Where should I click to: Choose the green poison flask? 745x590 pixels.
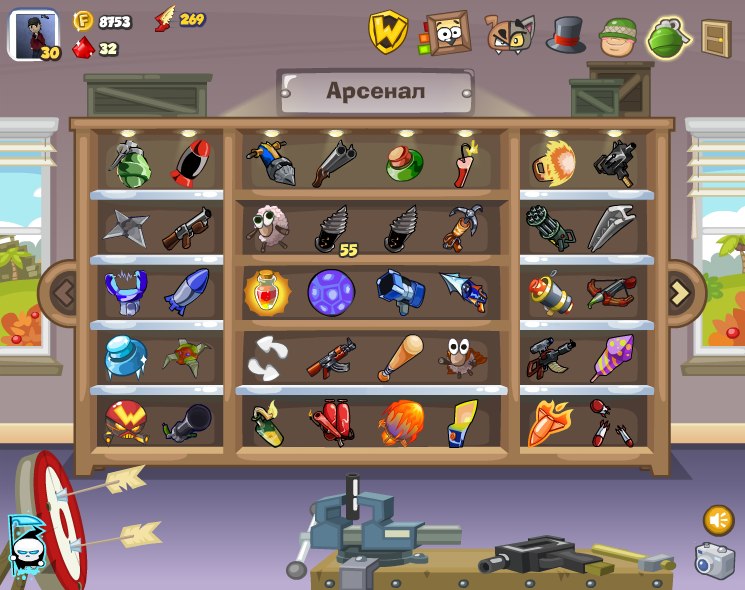pos(404,163)
